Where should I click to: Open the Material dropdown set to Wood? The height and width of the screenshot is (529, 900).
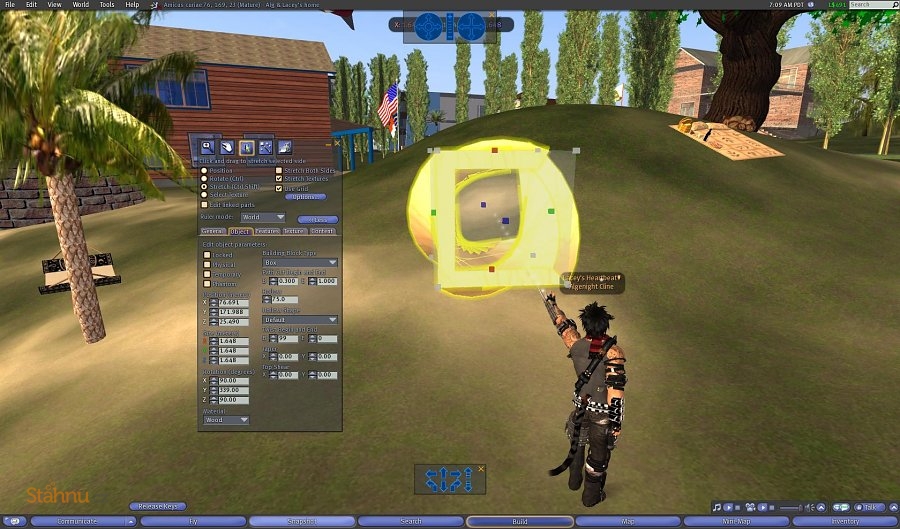click(227, 420)
